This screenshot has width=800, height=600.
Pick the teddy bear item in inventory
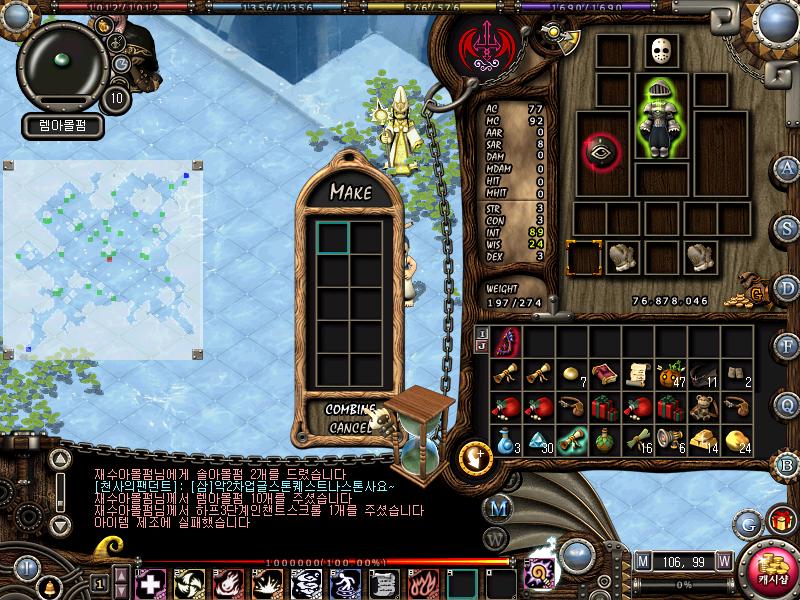[705, 407]
